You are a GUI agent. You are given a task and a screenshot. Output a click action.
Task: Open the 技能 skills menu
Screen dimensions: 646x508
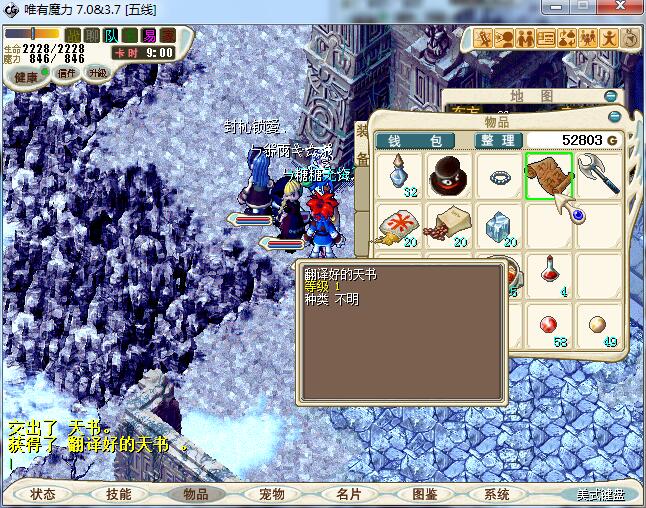pyautogui.click(x=119, y=494)
